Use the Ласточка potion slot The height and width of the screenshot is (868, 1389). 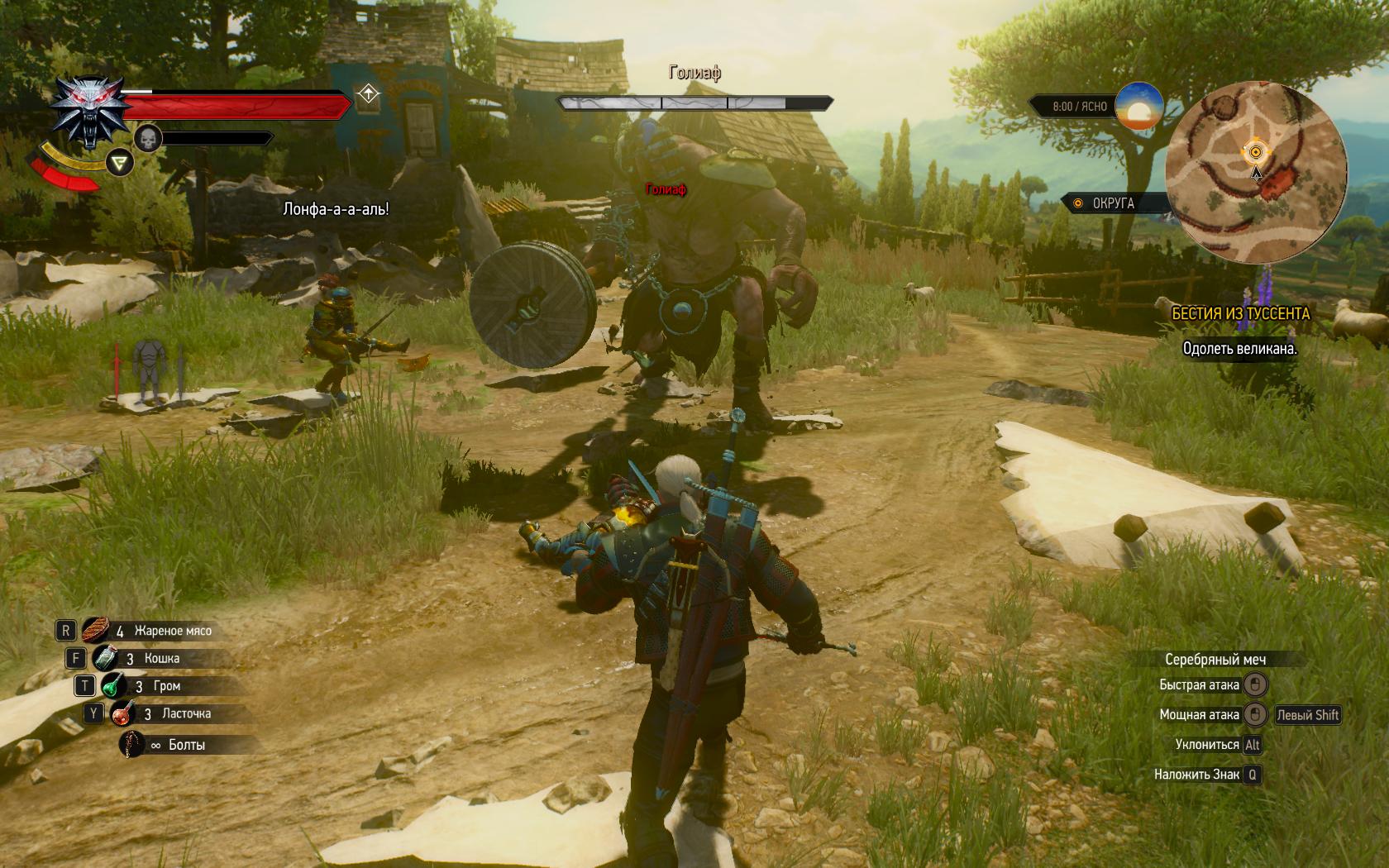click(x=122, y=713)
